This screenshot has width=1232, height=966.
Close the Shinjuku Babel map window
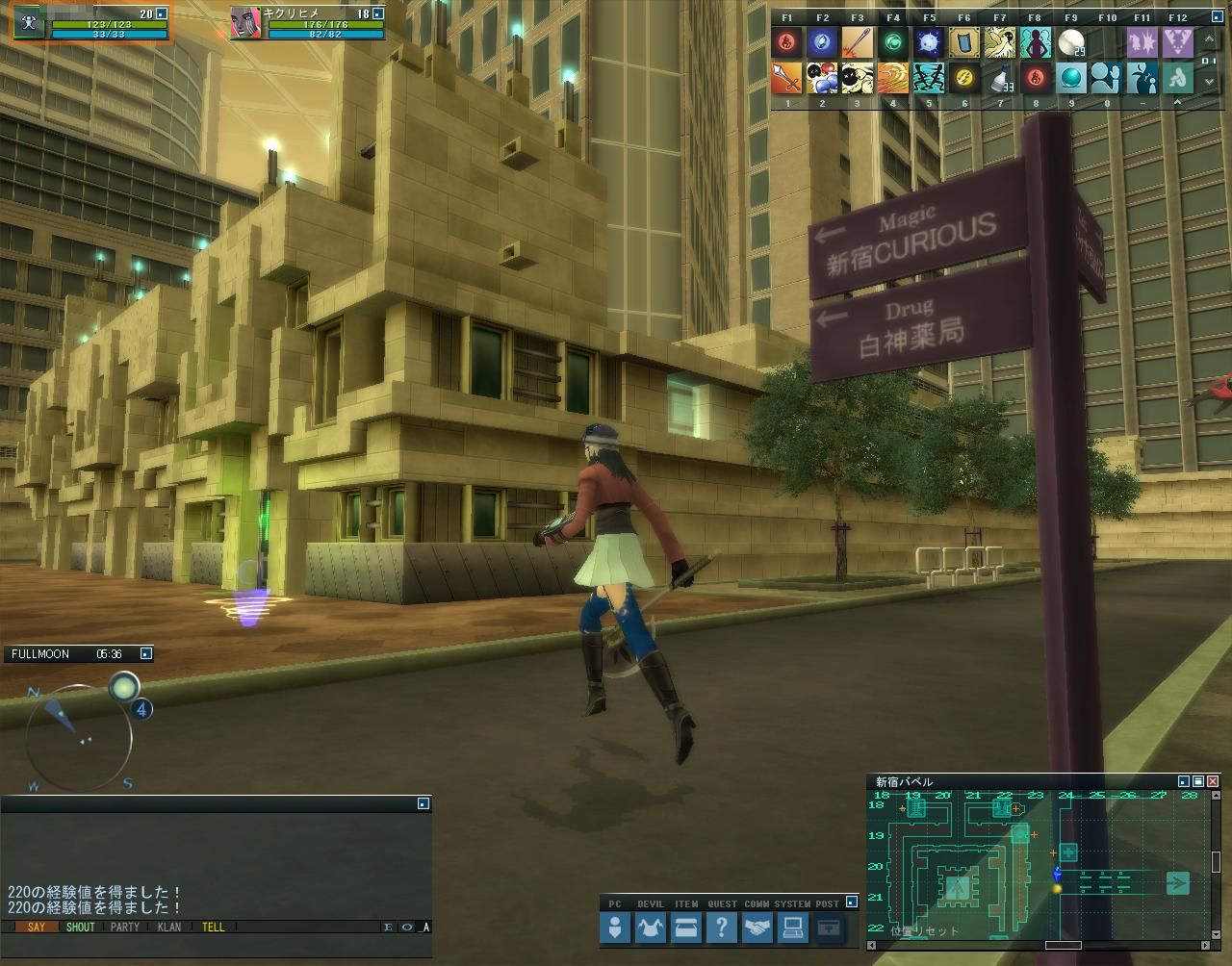pos(1213,781)
